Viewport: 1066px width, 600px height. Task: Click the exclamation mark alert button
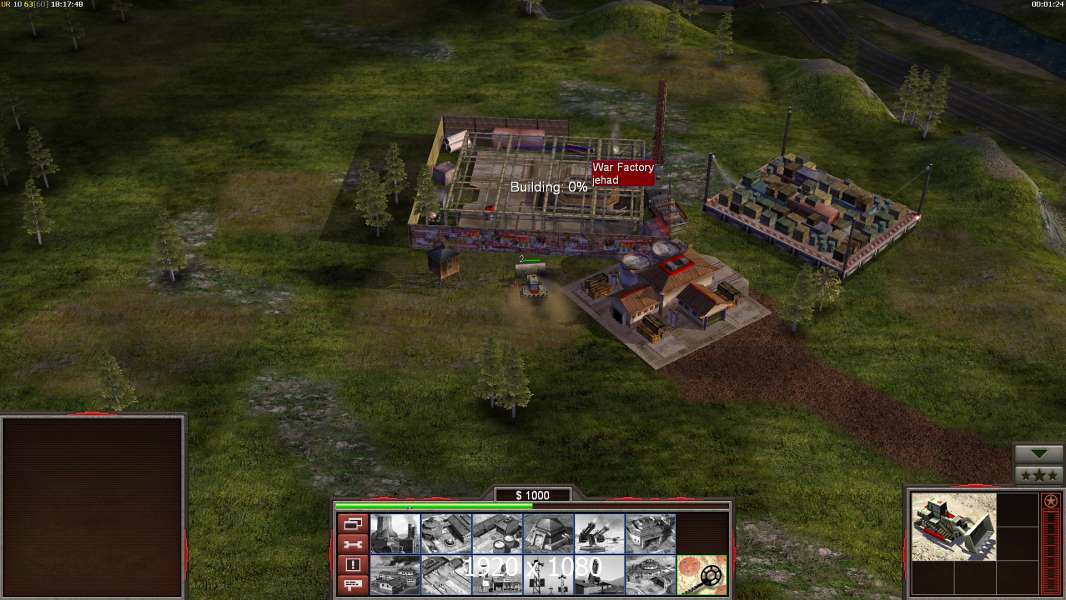tap(352, 565)
